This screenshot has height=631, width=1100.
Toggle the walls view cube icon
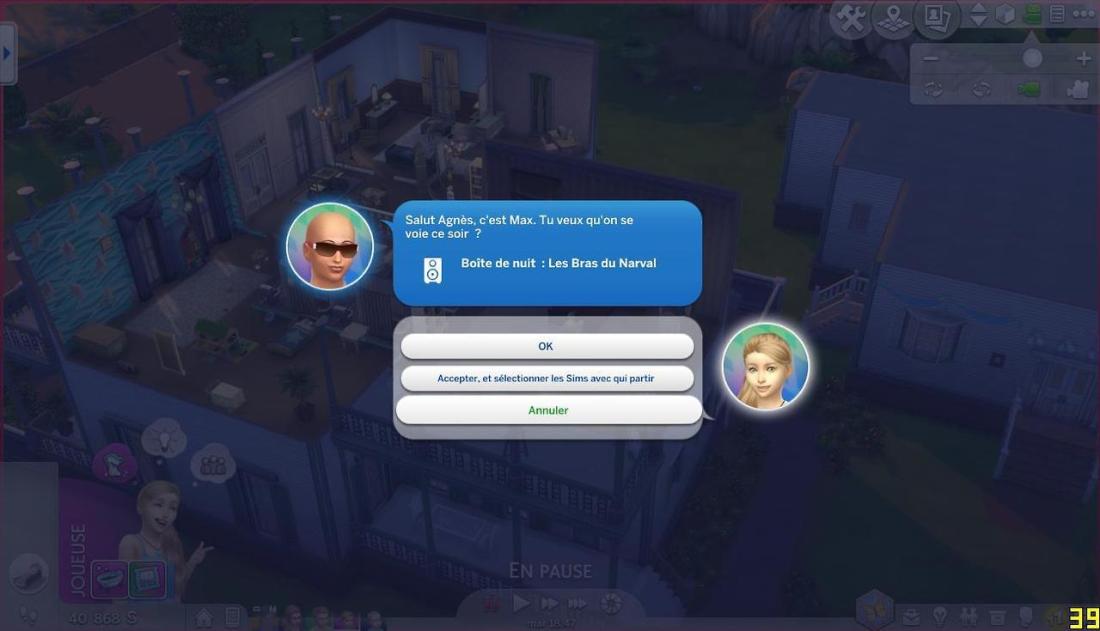point(1006,14)
